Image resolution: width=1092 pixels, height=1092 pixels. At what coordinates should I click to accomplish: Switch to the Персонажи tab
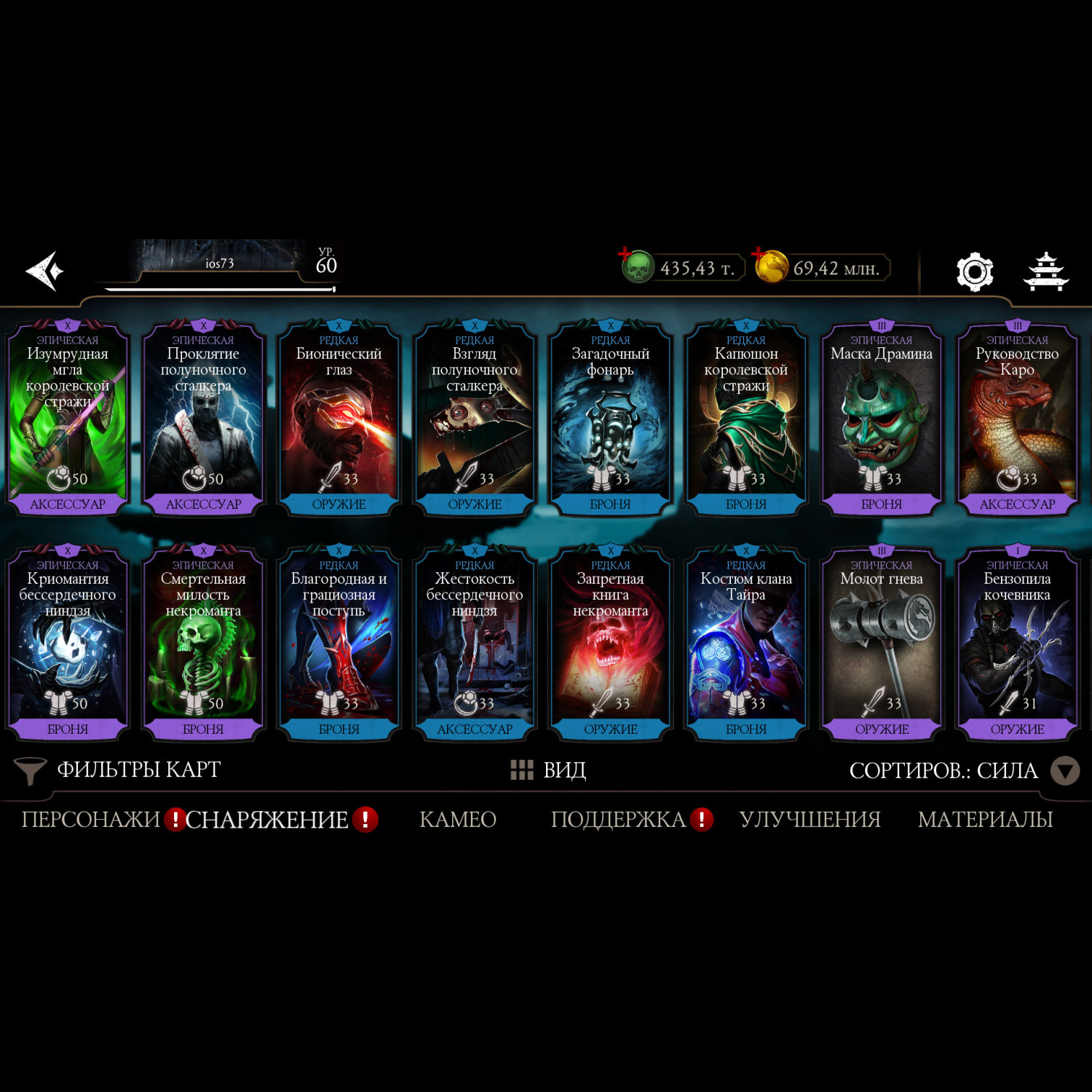pos(90,820)
